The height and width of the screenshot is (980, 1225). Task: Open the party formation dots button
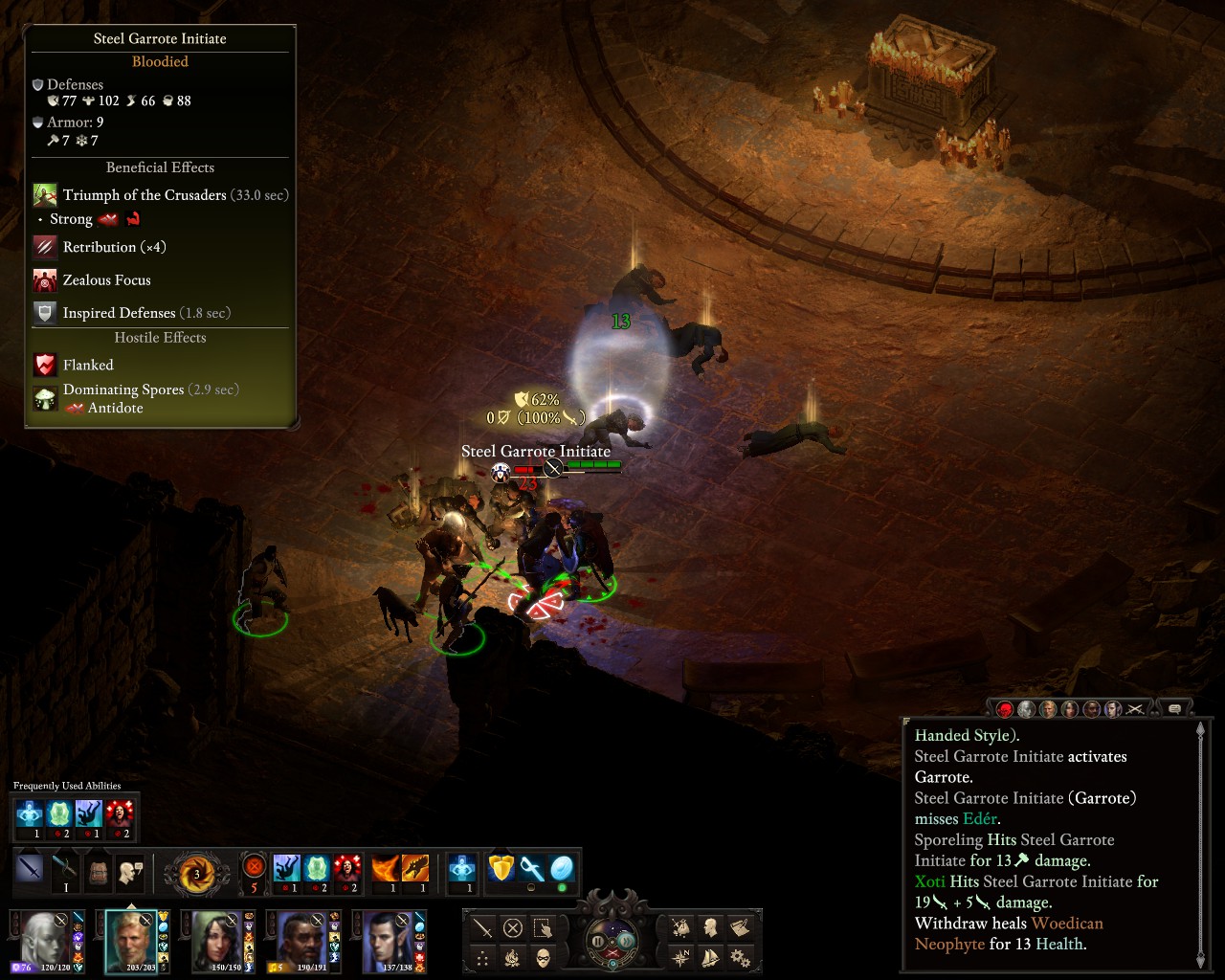(x=483, y=957)
